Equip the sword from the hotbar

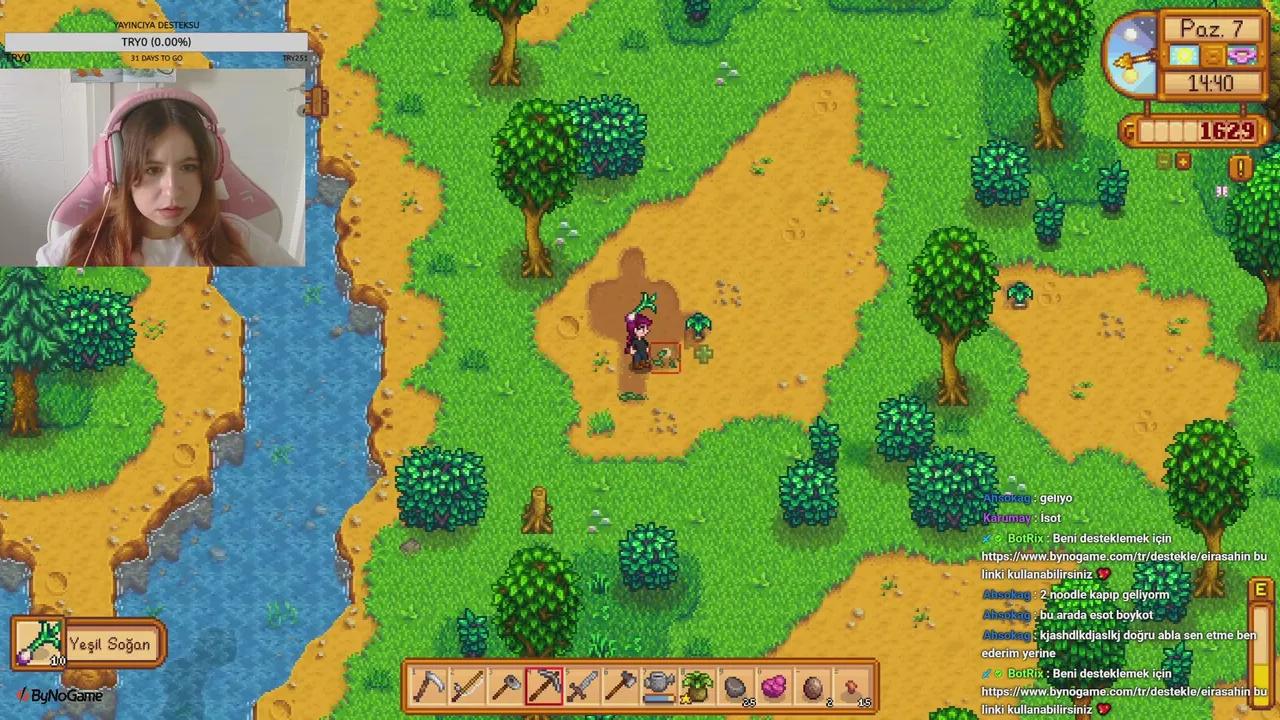pyautogui.click(x=582, y=687)
